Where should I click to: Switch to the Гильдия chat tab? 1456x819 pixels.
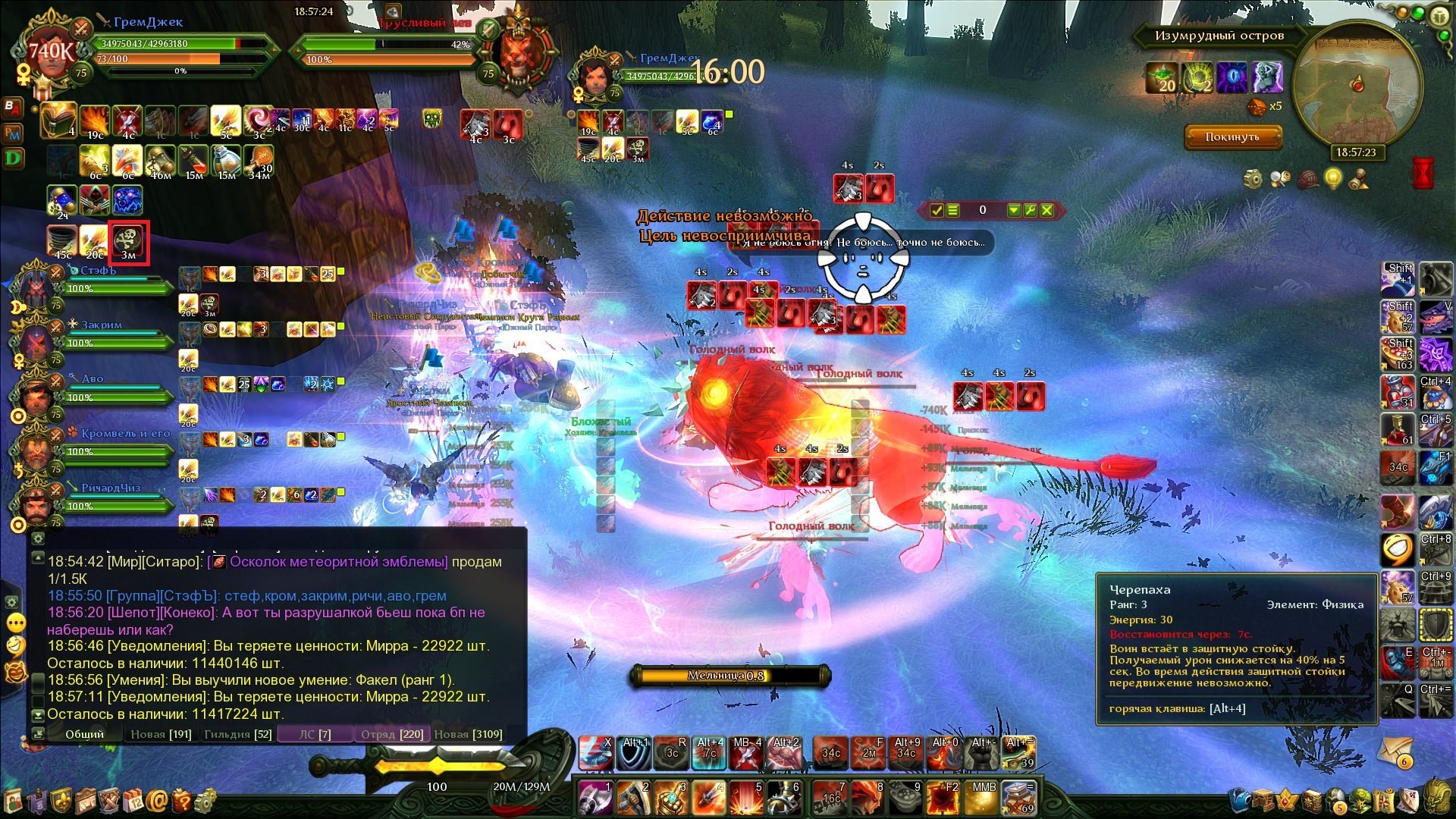coord(237,734)
